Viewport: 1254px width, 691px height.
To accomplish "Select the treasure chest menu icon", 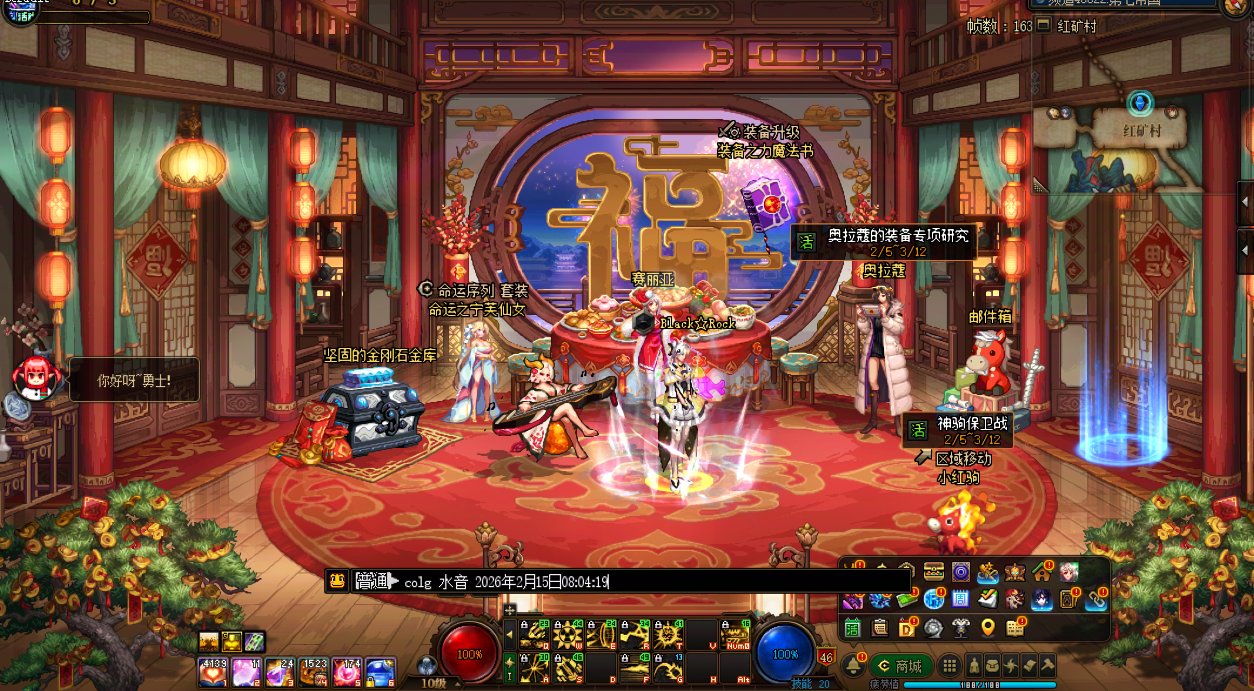I will pyautogui.click(x=934, y=573).
